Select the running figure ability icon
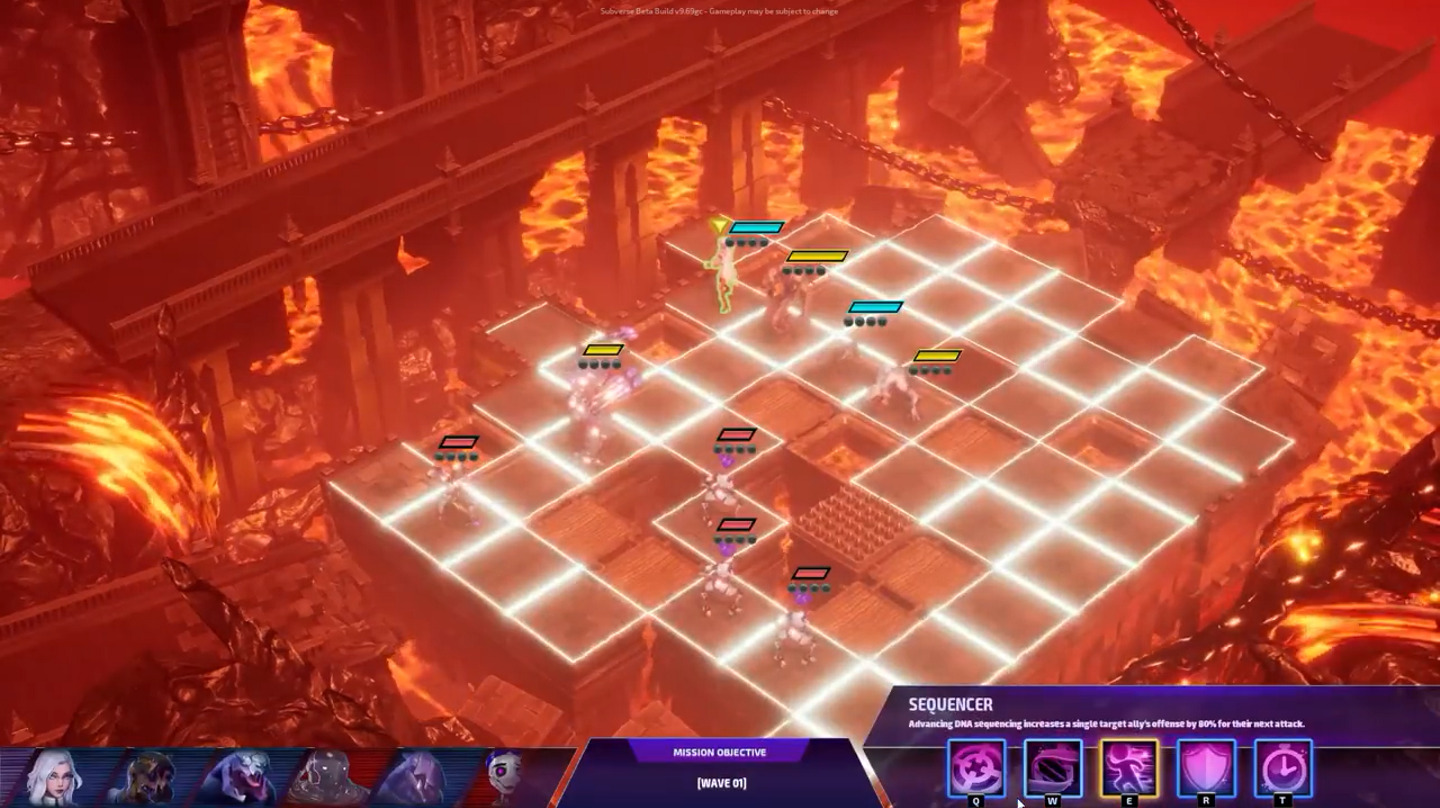Image resolution: width=1440 pixels, height=808 pixels. [1129, 768]
